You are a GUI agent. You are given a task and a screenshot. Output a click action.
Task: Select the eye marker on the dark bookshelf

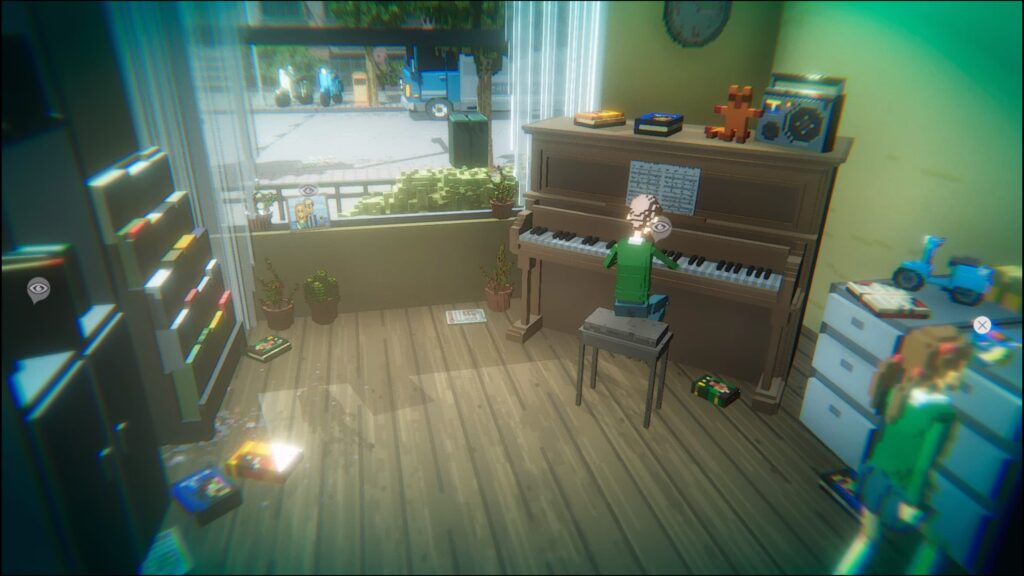pos(38,290)
